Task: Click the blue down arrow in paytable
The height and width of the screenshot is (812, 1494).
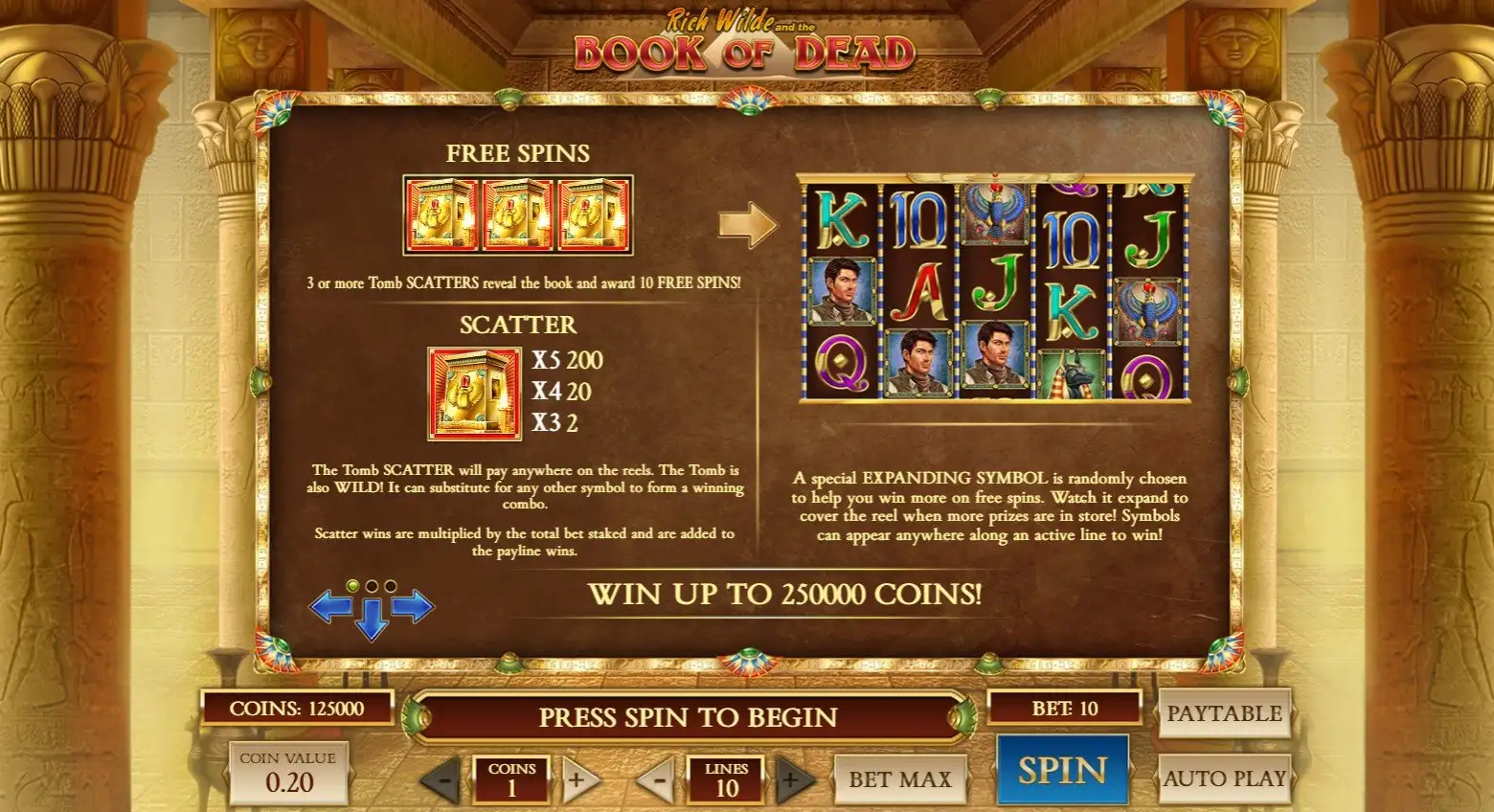Action: pos(371,620)
